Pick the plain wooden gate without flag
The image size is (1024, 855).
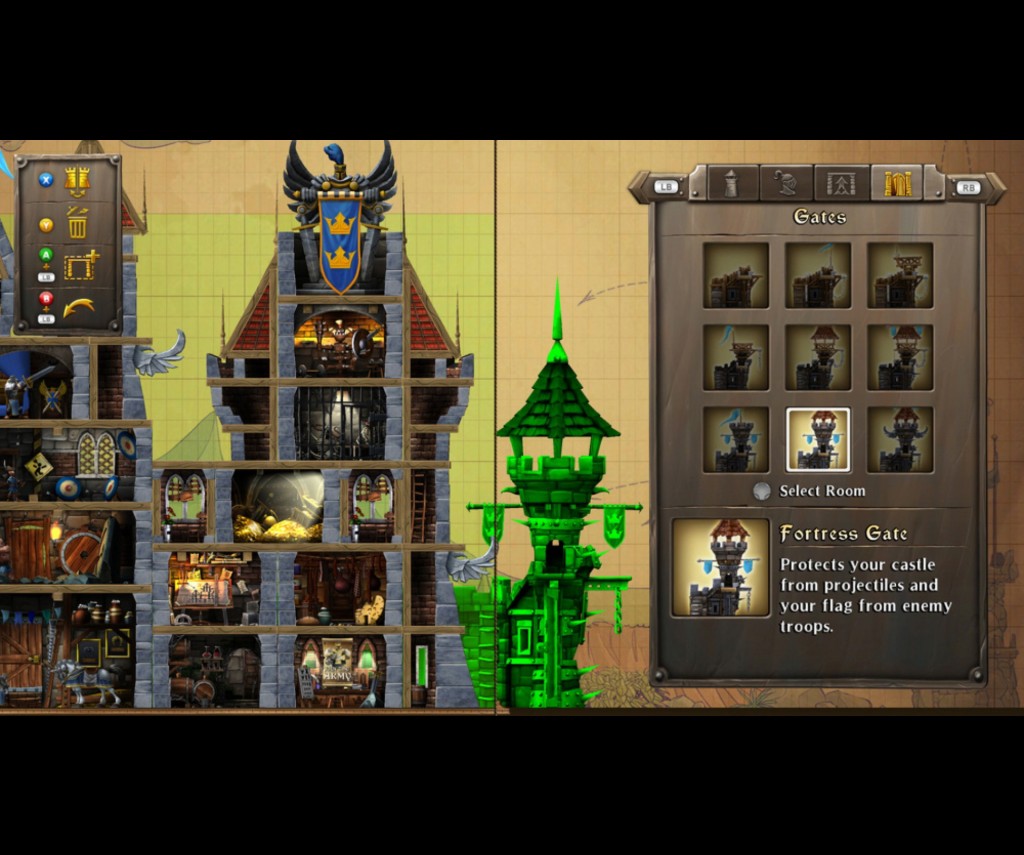736,275
